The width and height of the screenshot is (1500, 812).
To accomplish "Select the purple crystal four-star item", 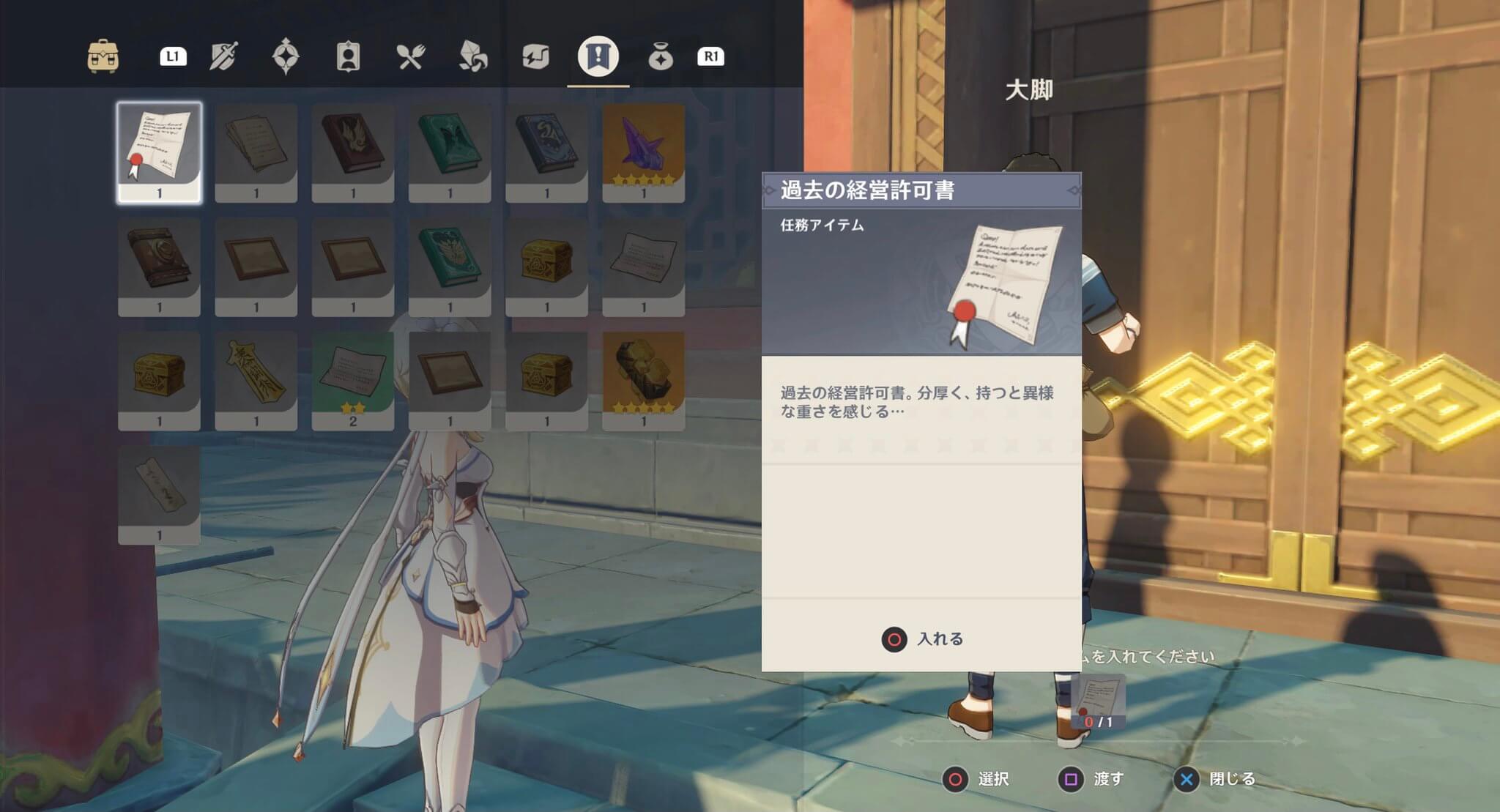I will pyautogui.click(x=642, y=149).
